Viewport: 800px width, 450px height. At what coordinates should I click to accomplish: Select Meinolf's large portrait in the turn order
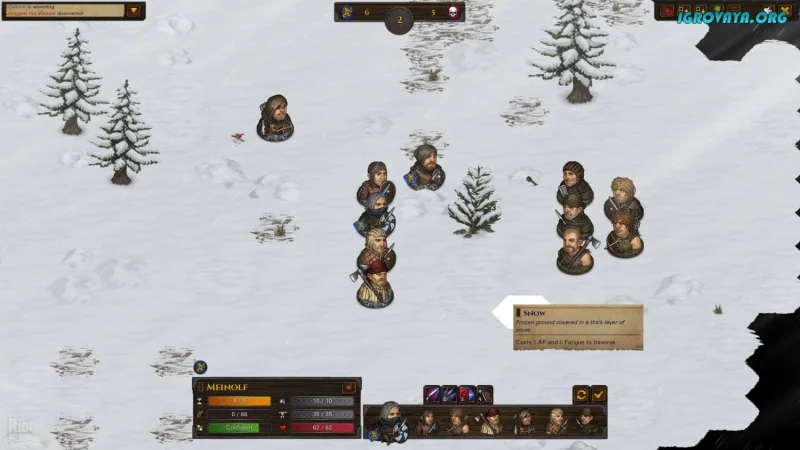(388, 421)
